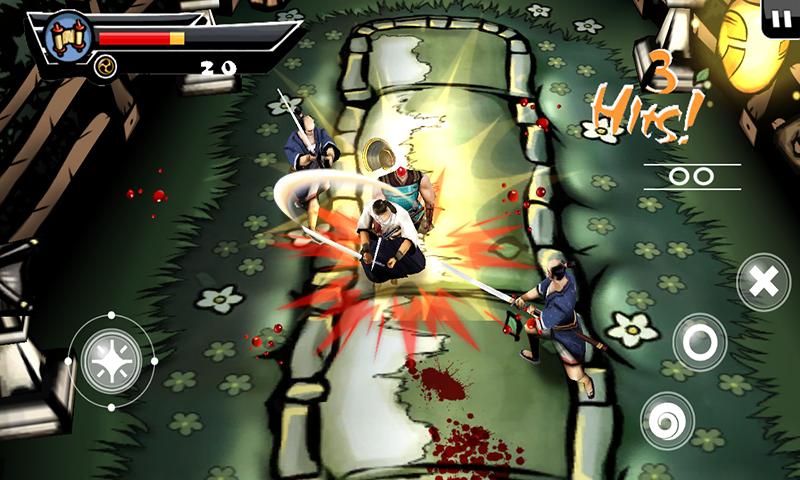Pause the game with the top-right button

click(x=780, y=16)
